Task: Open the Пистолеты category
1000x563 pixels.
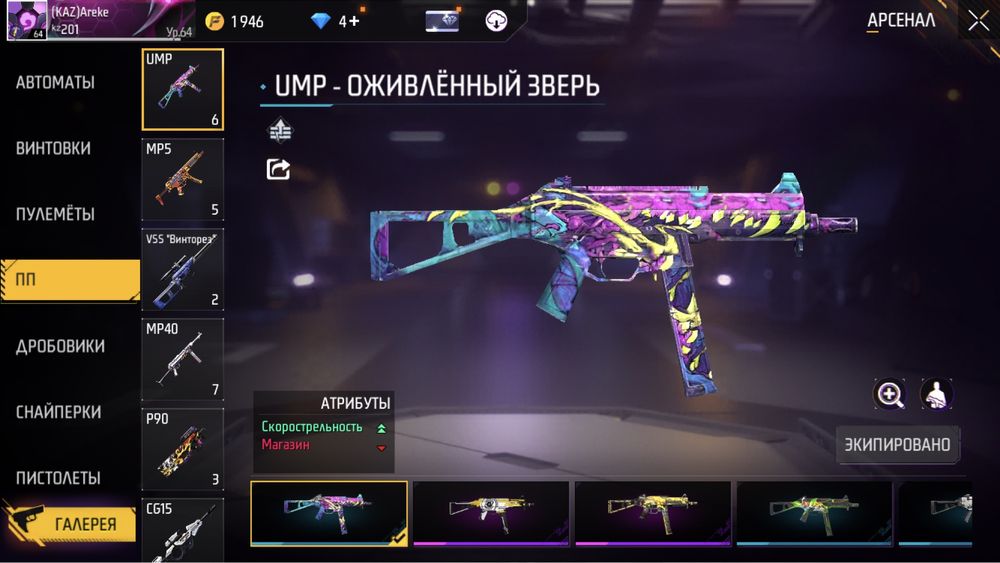Action: tap(58, 479)
